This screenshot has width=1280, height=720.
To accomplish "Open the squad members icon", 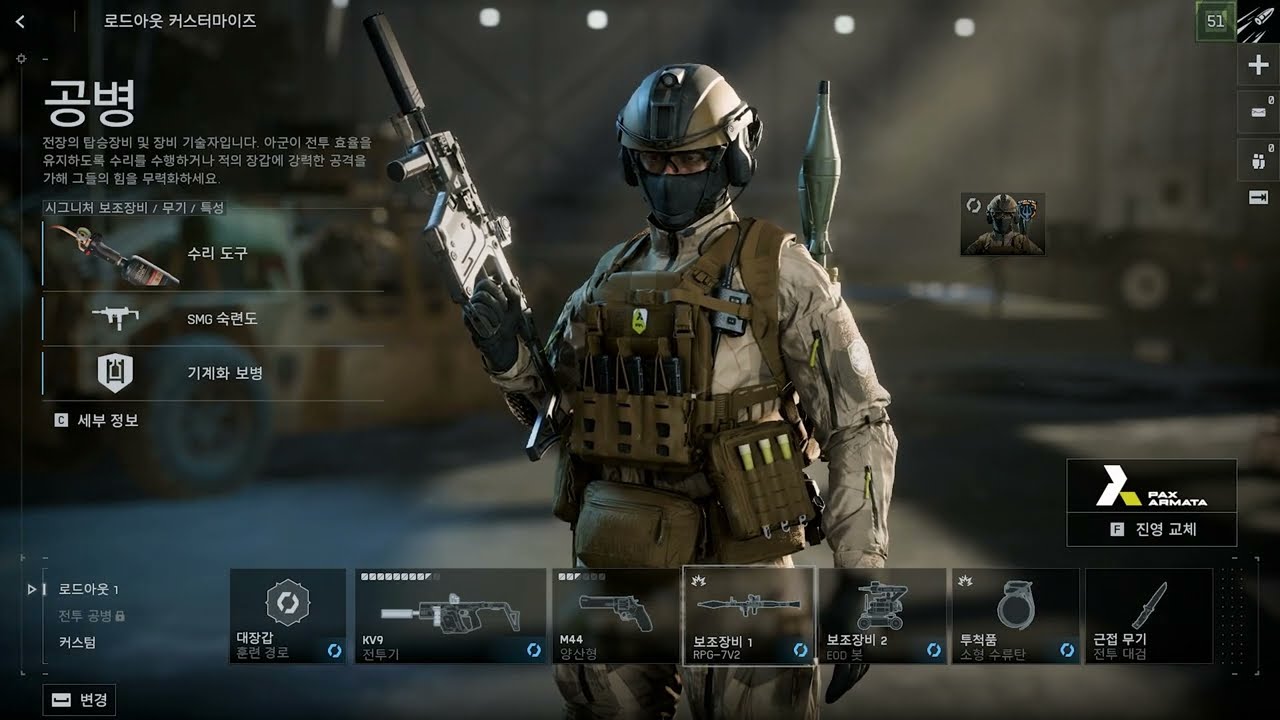I will (1258, 157).
